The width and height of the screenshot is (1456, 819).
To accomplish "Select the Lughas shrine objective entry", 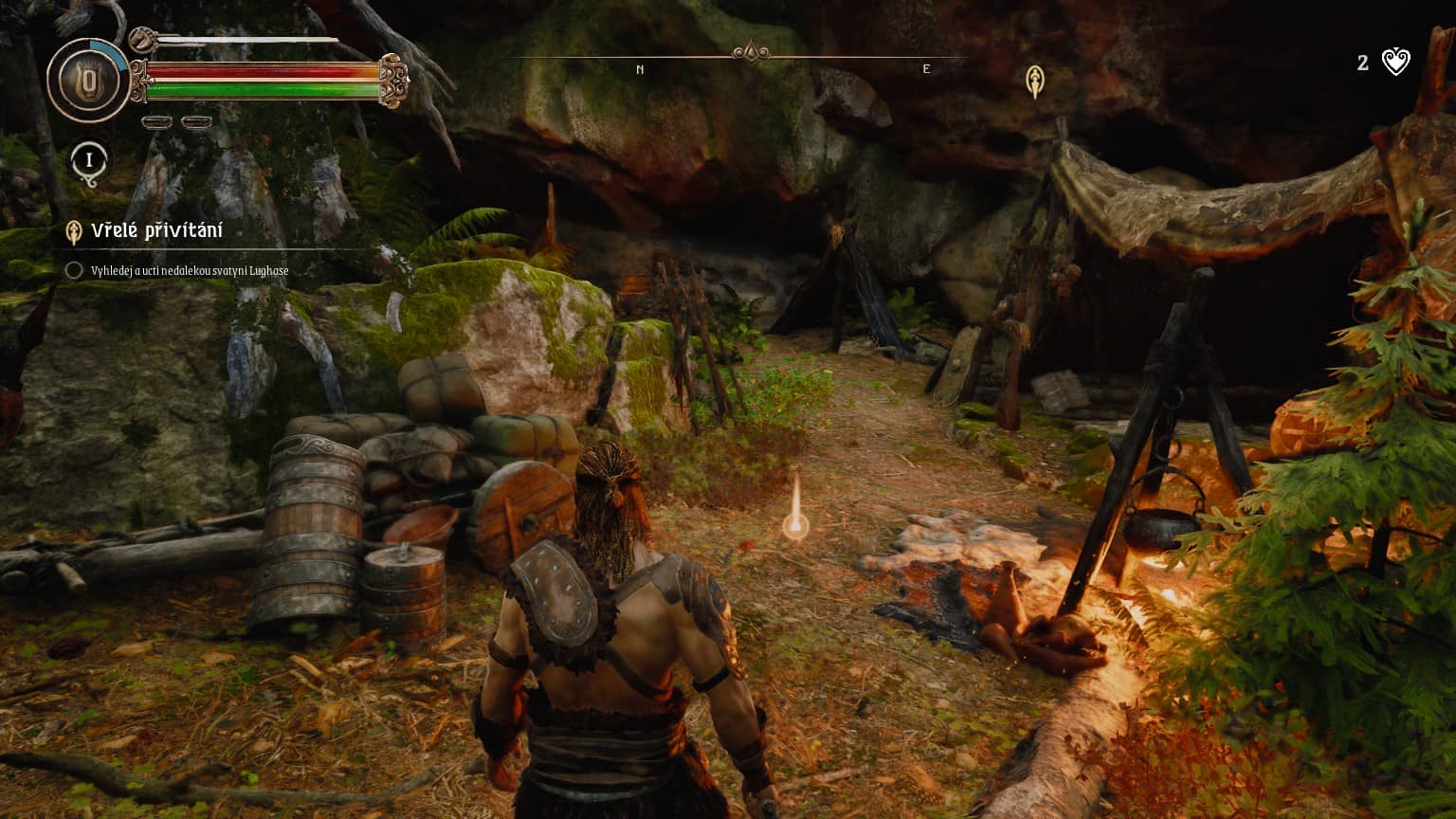I will click(x=189, y=271).
